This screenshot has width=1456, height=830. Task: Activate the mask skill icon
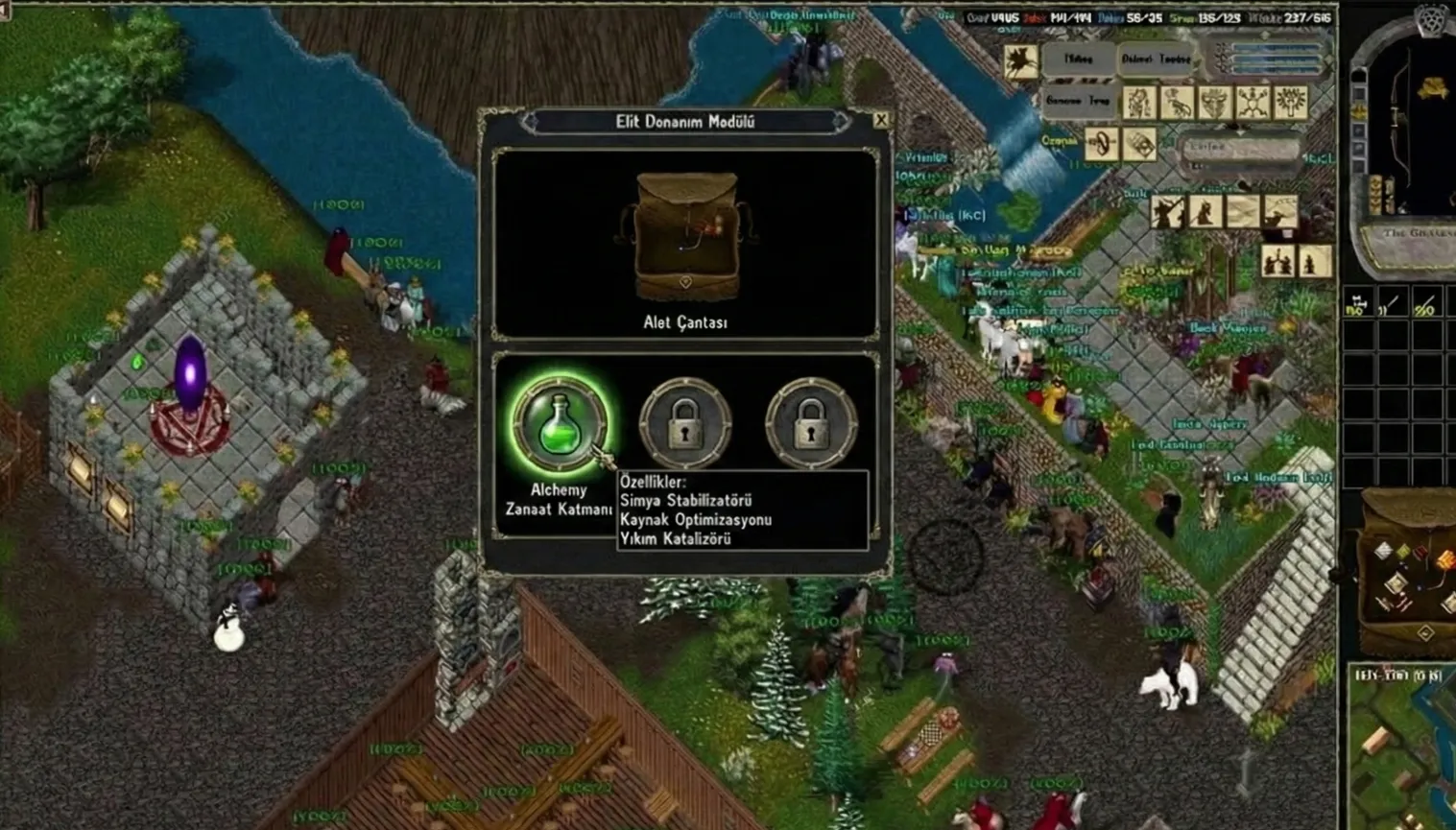(x=1214, y=102)
